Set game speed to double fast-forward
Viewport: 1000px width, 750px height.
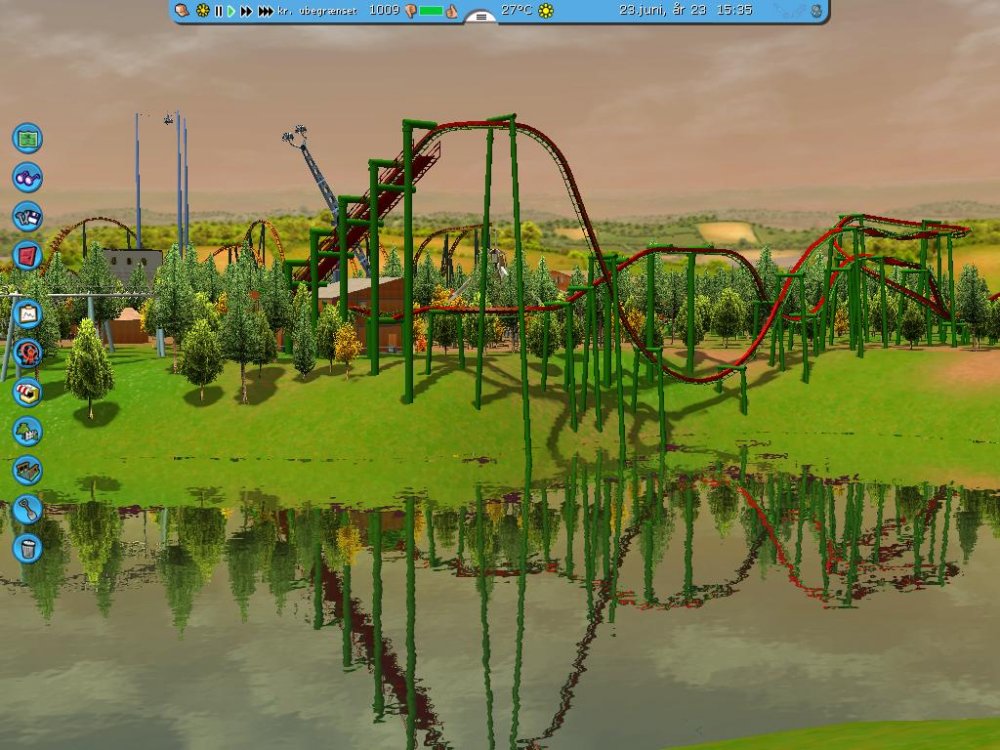point(246,11)
